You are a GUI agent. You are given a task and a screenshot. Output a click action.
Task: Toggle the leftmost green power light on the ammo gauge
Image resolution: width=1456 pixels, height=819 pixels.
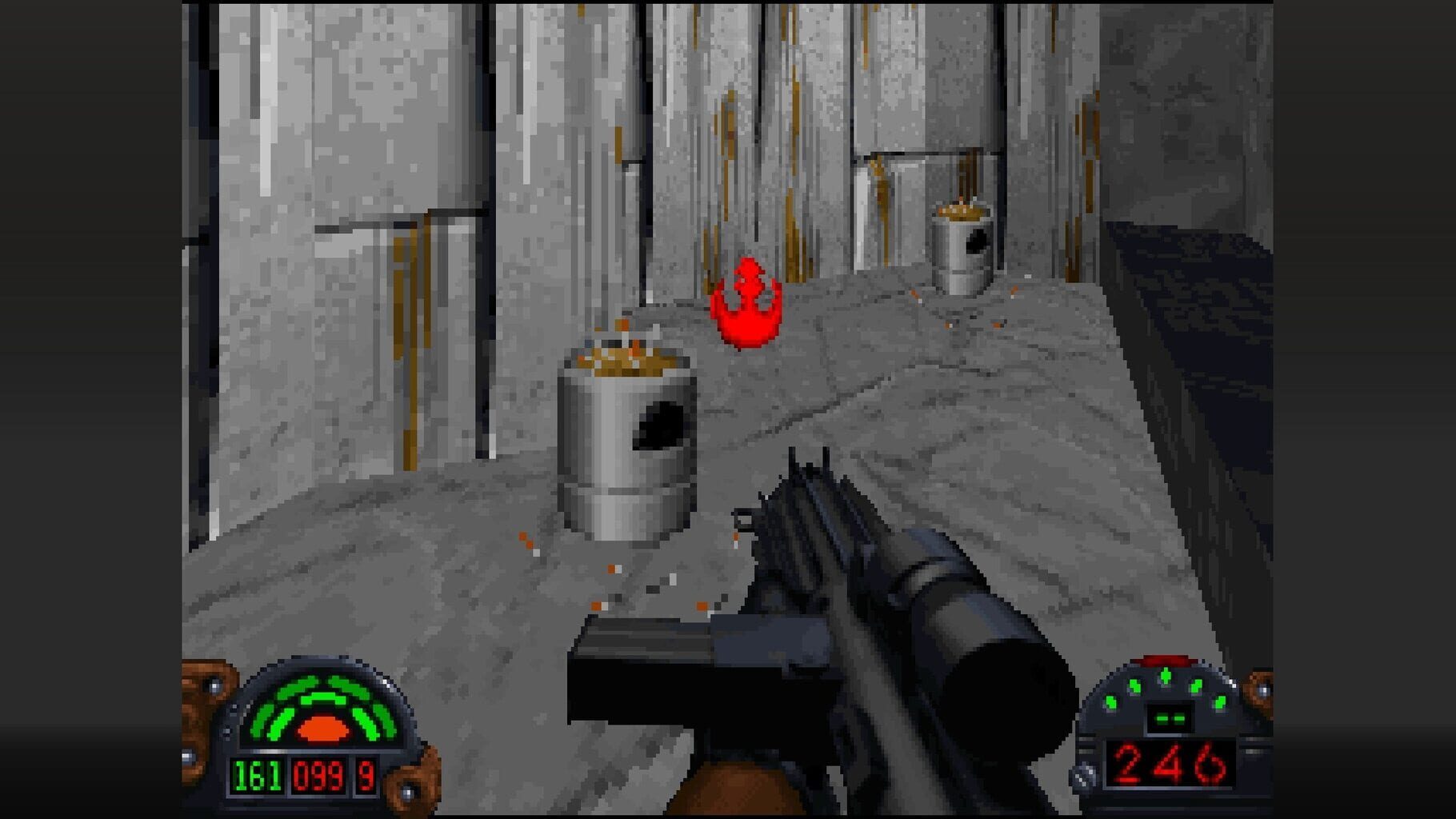[1110, 702]
